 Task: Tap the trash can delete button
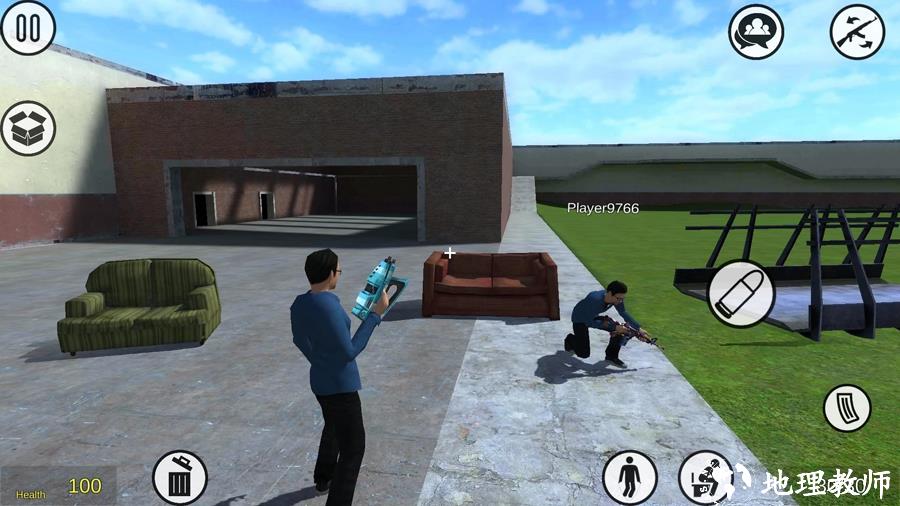click(x=180, y=478)
